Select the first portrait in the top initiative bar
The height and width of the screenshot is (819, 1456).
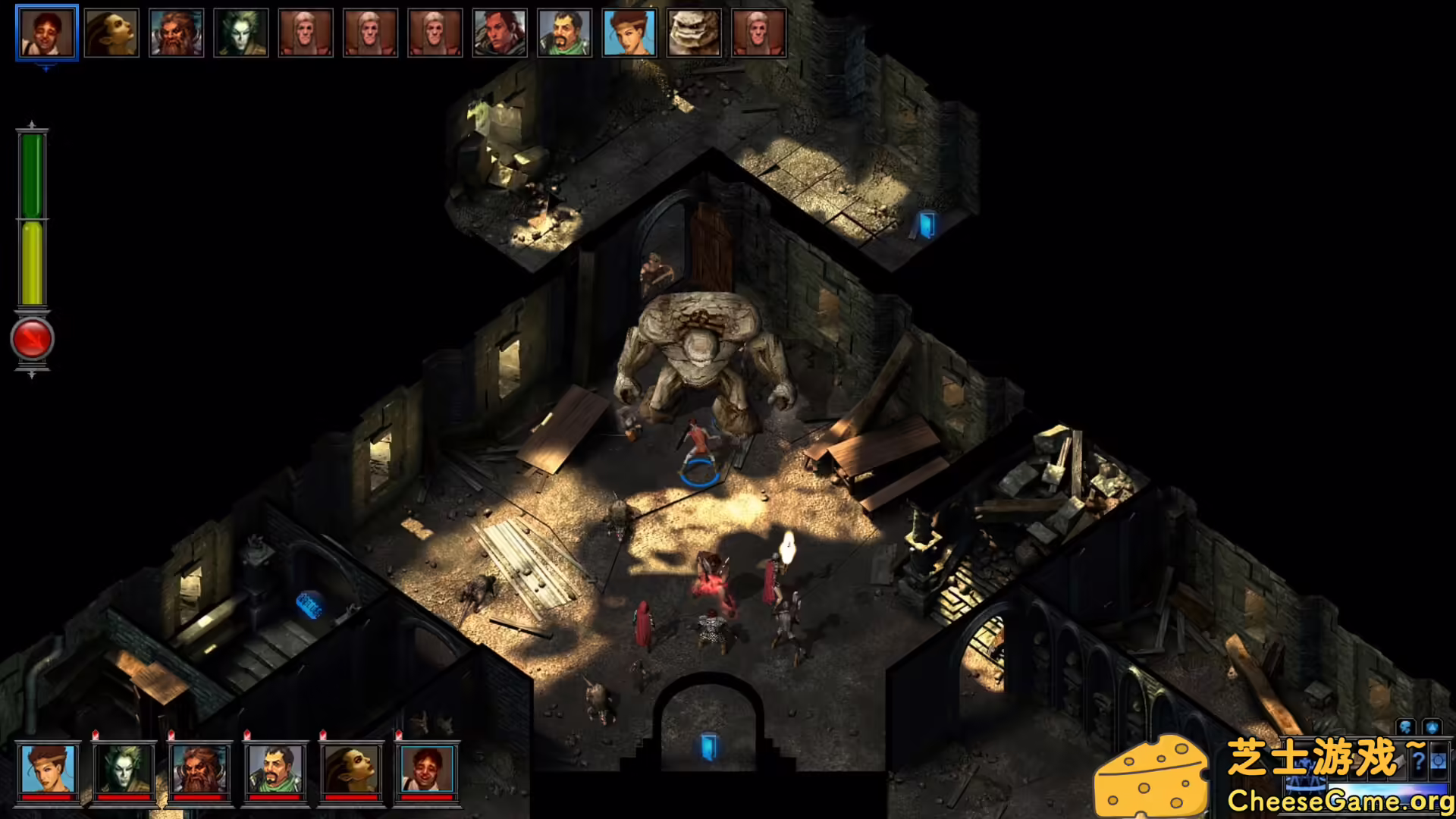tap(45, 33)
